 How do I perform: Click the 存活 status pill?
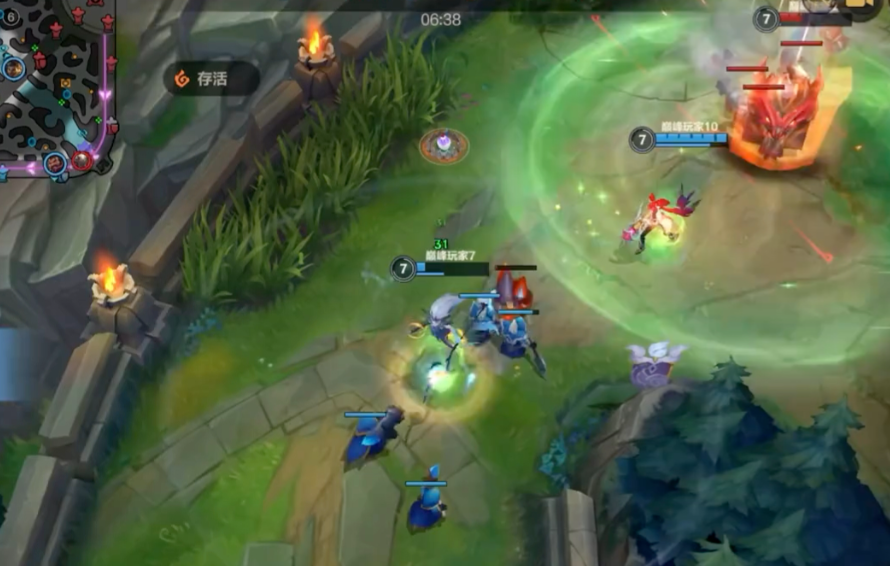211,79
